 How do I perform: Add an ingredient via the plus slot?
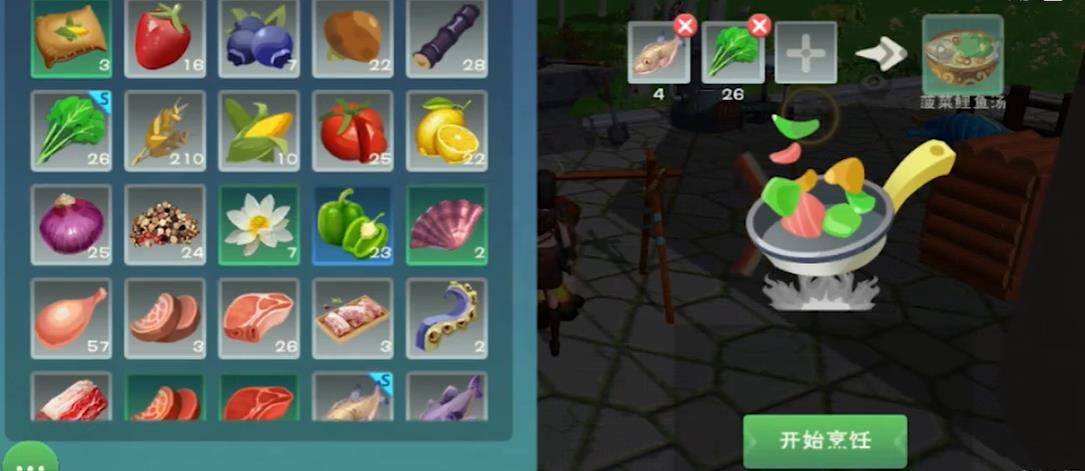[x=805, y=52]
